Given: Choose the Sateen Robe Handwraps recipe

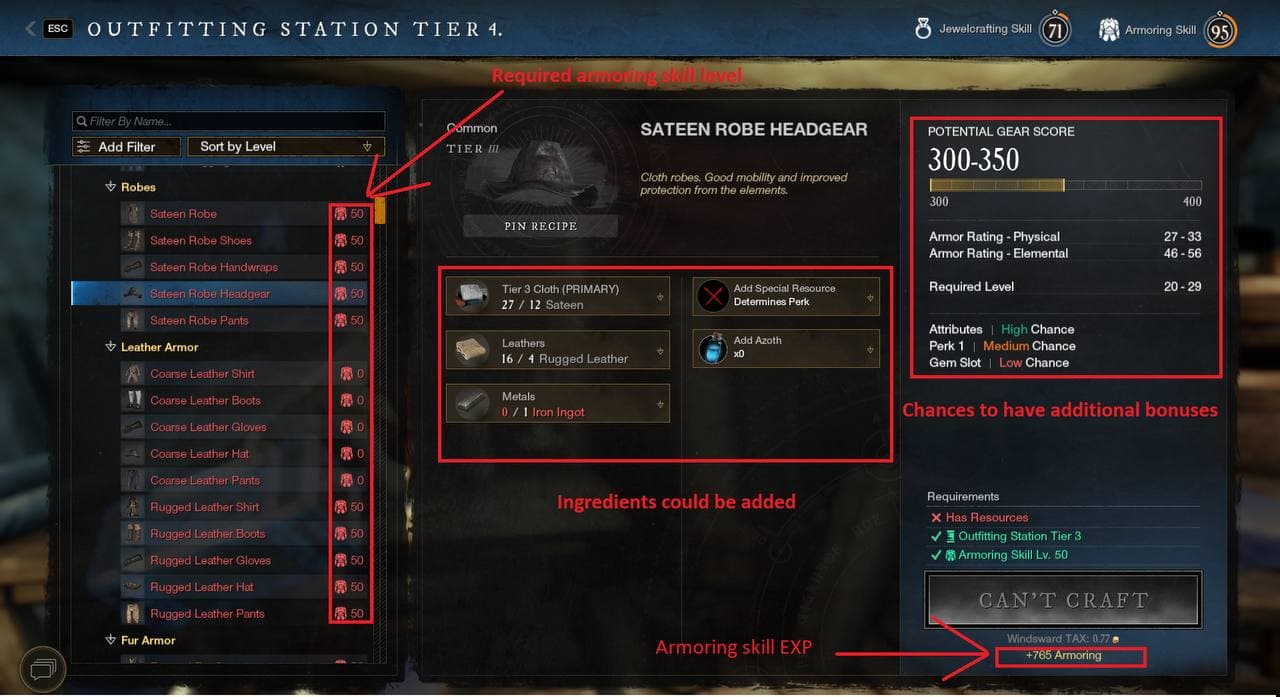Looking at the screenshot, I should click(x=214, y=267).
